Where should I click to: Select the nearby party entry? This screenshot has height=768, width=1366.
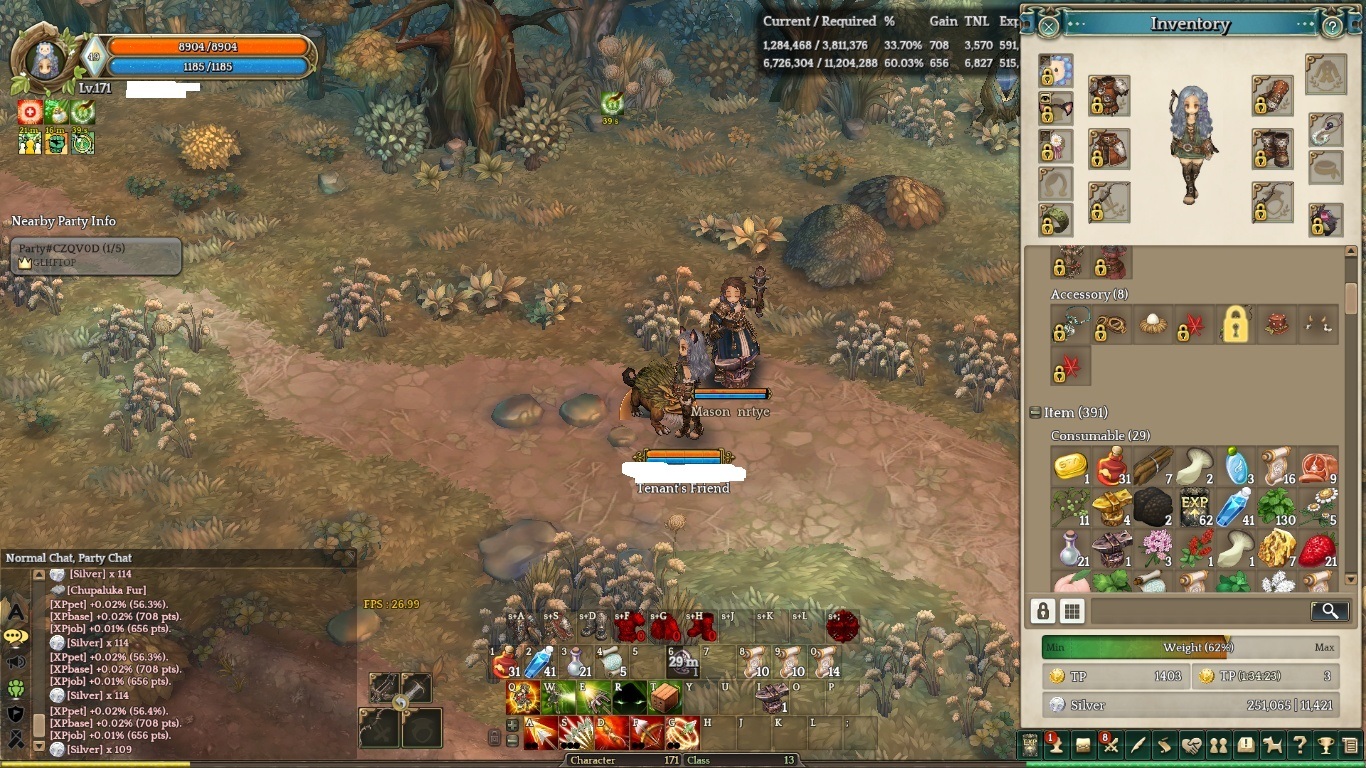[96, 255]
